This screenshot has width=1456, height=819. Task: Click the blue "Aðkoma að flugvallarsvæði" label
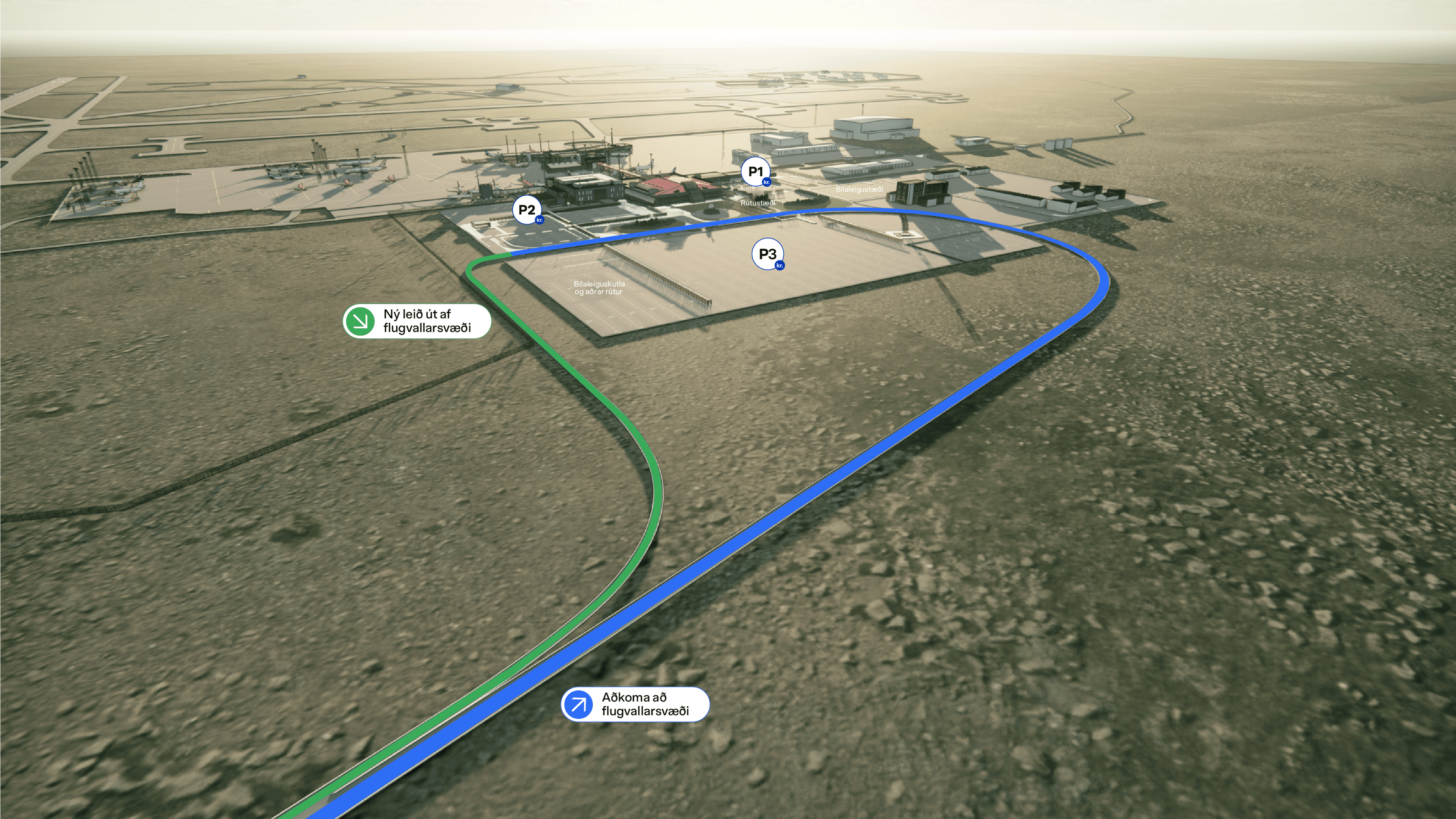[x=635, y=704]
